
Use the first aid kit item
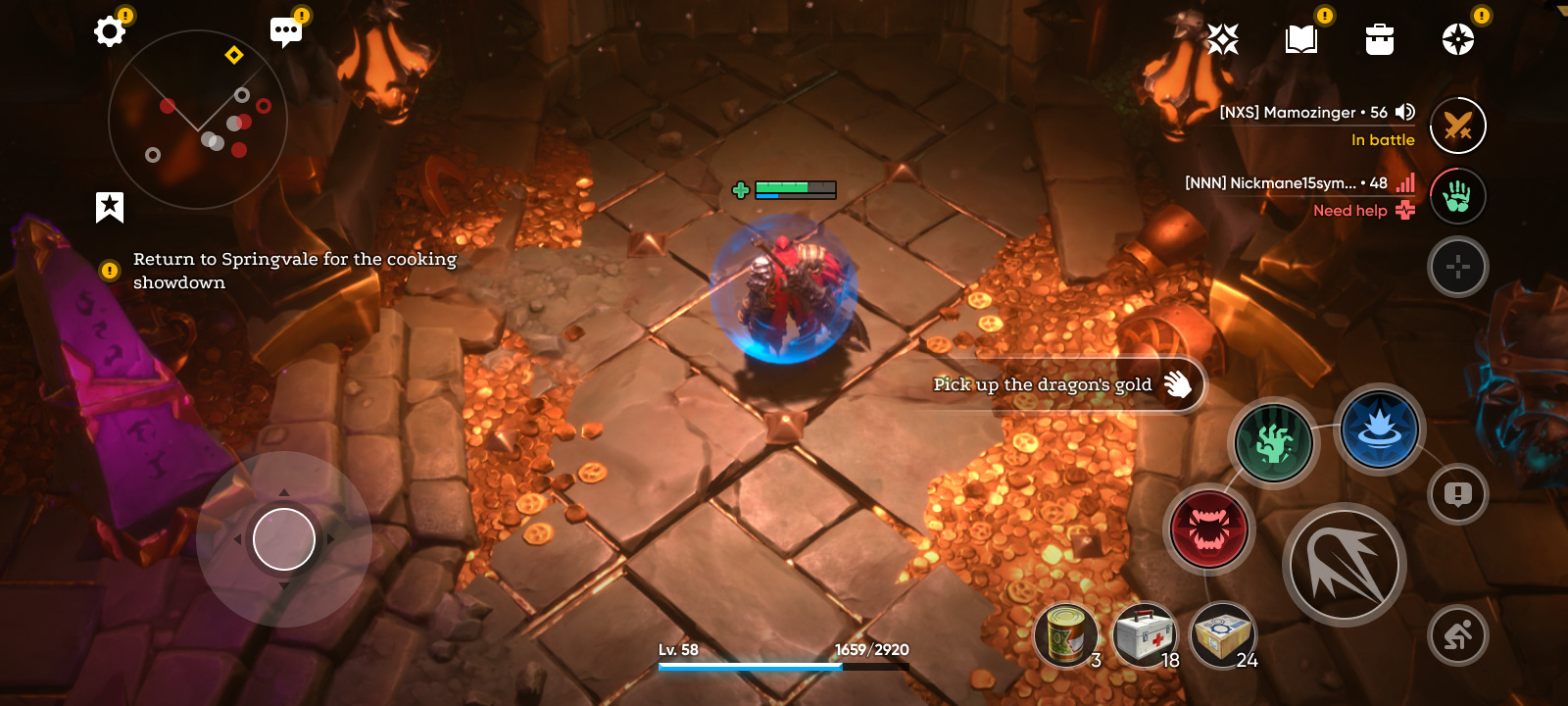click(x=1145, y=635)
